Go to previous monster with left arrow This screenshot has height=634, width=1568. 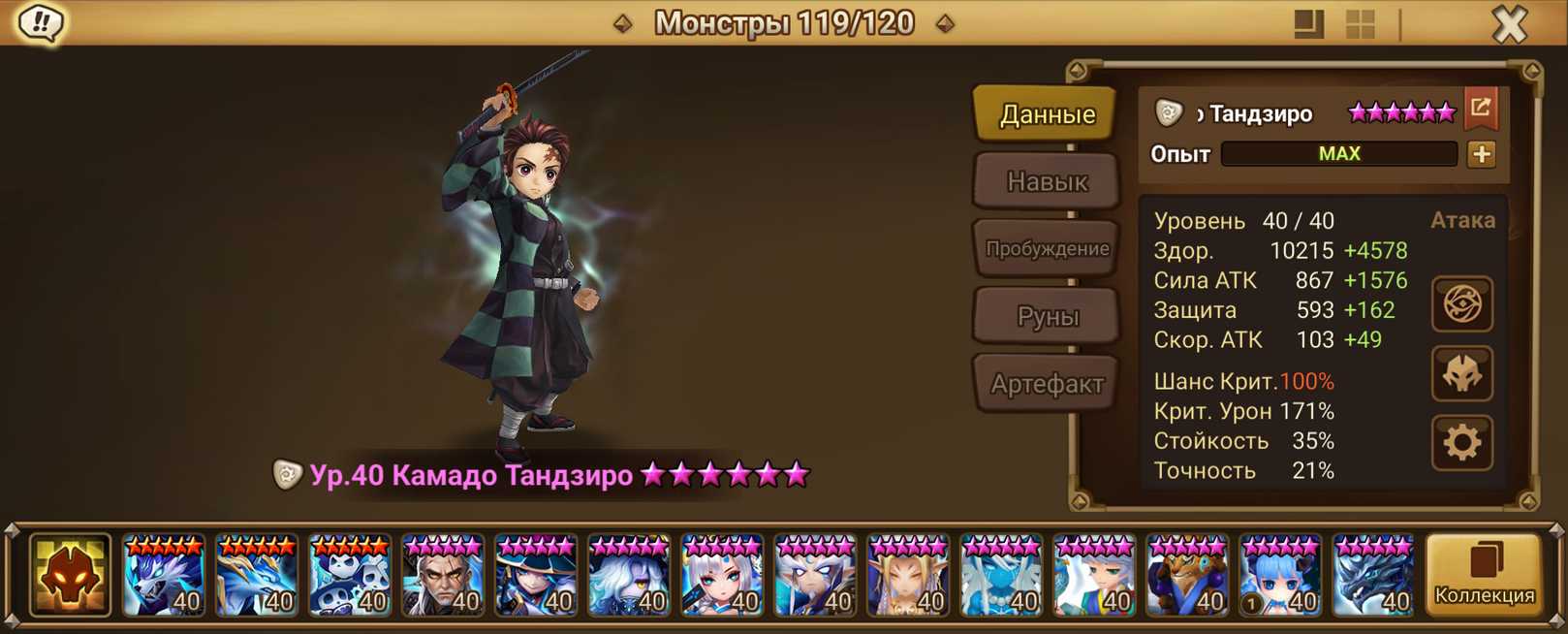point(623,23)
